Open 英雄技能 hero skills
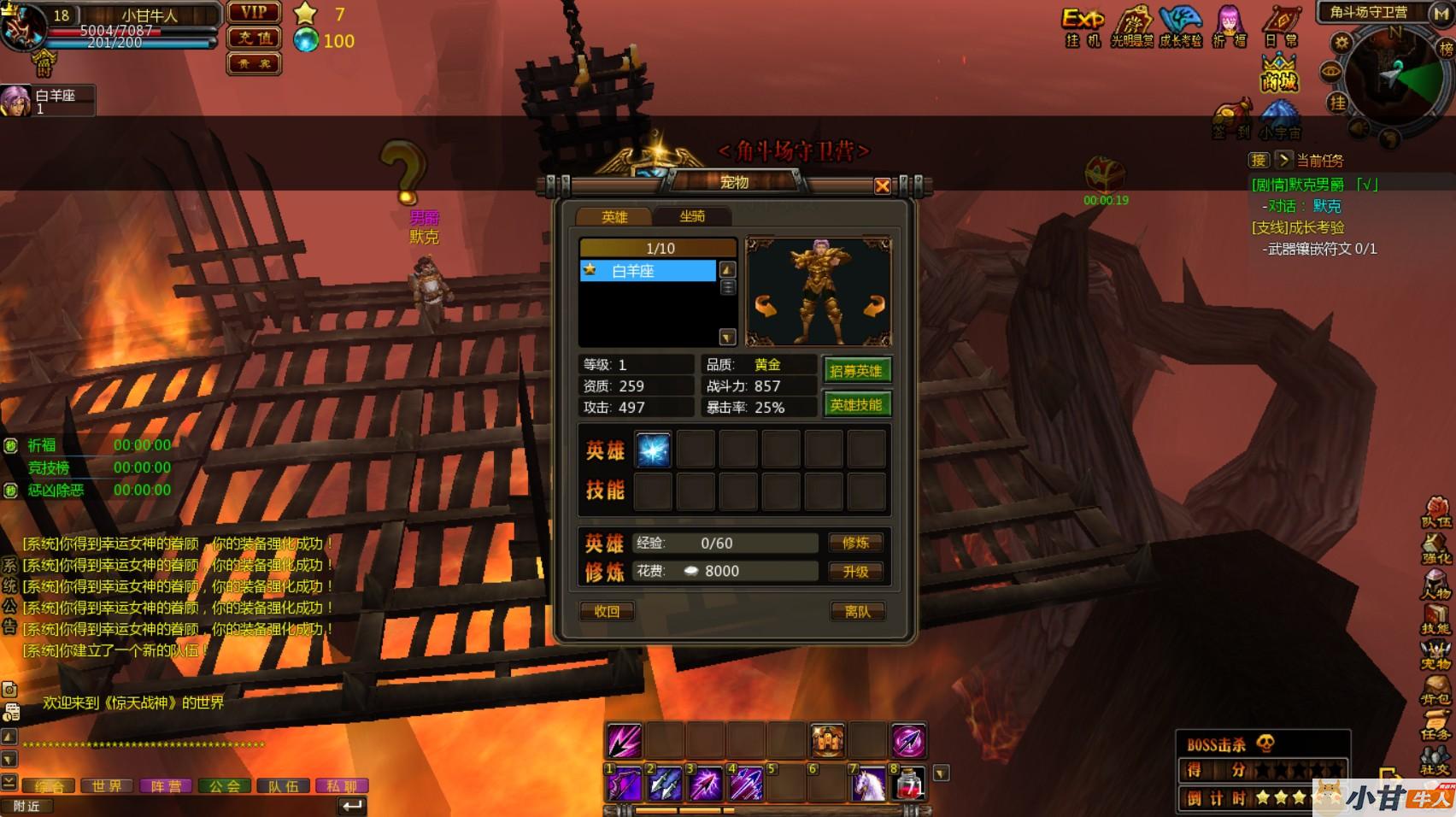Viewport: 1456px width, 817px height. pos(855,405)
